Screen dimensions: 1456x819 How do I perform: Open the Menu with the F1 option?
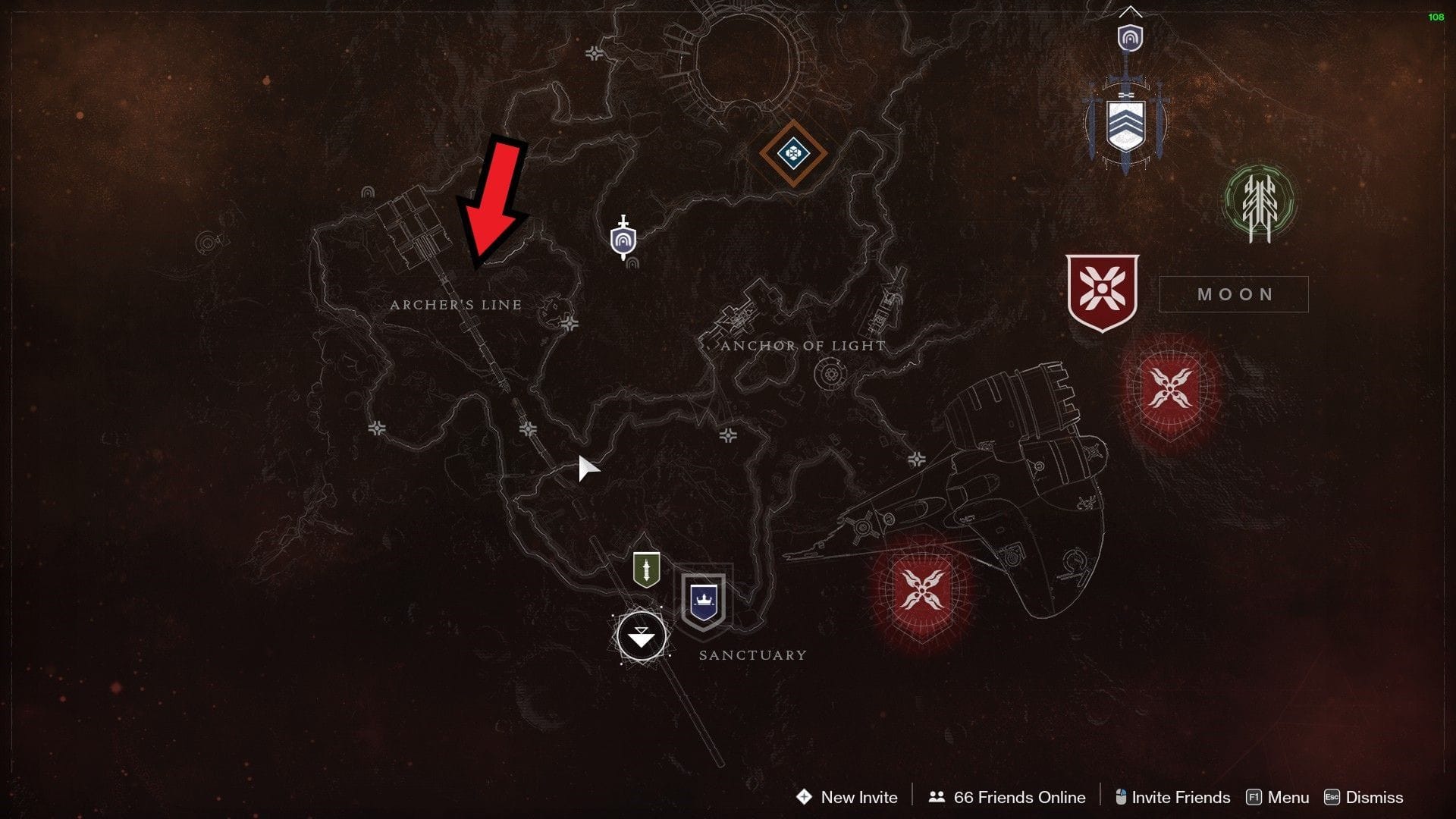coord(1288,797)
